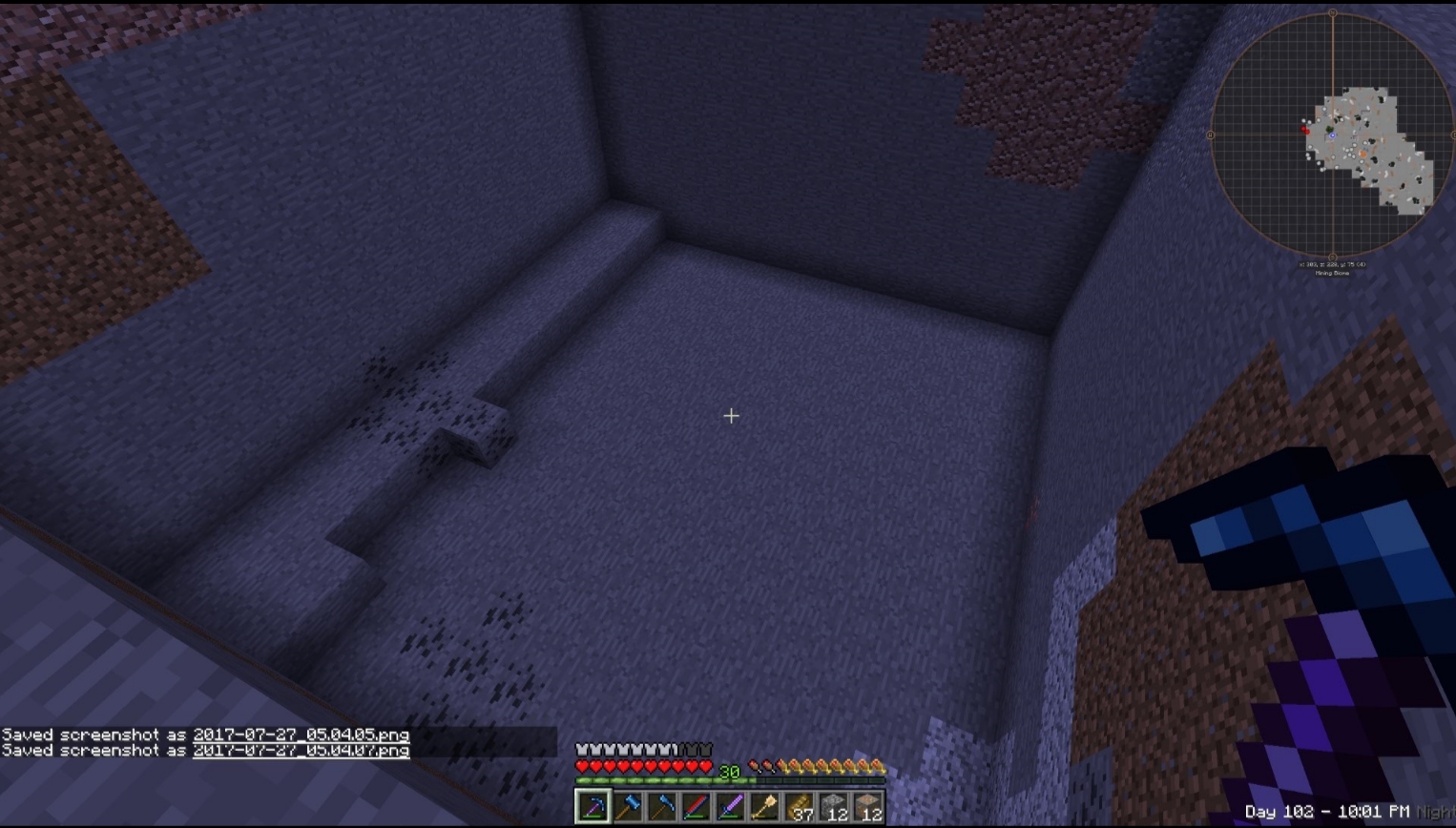This screenshot has height=828, width=1456.
Task: Select the blue hammer in hotbar slot 2
Action: (628, 807)
